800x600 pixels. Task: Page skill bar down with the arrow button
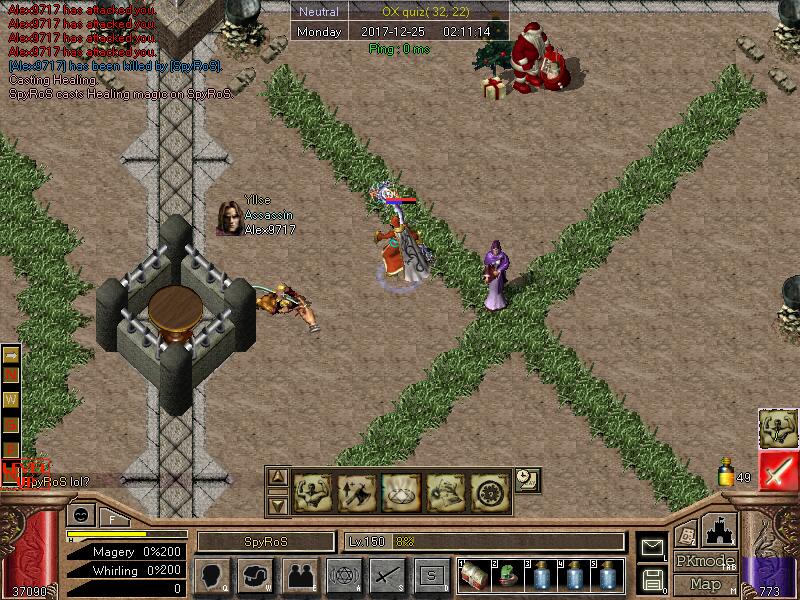279,505
